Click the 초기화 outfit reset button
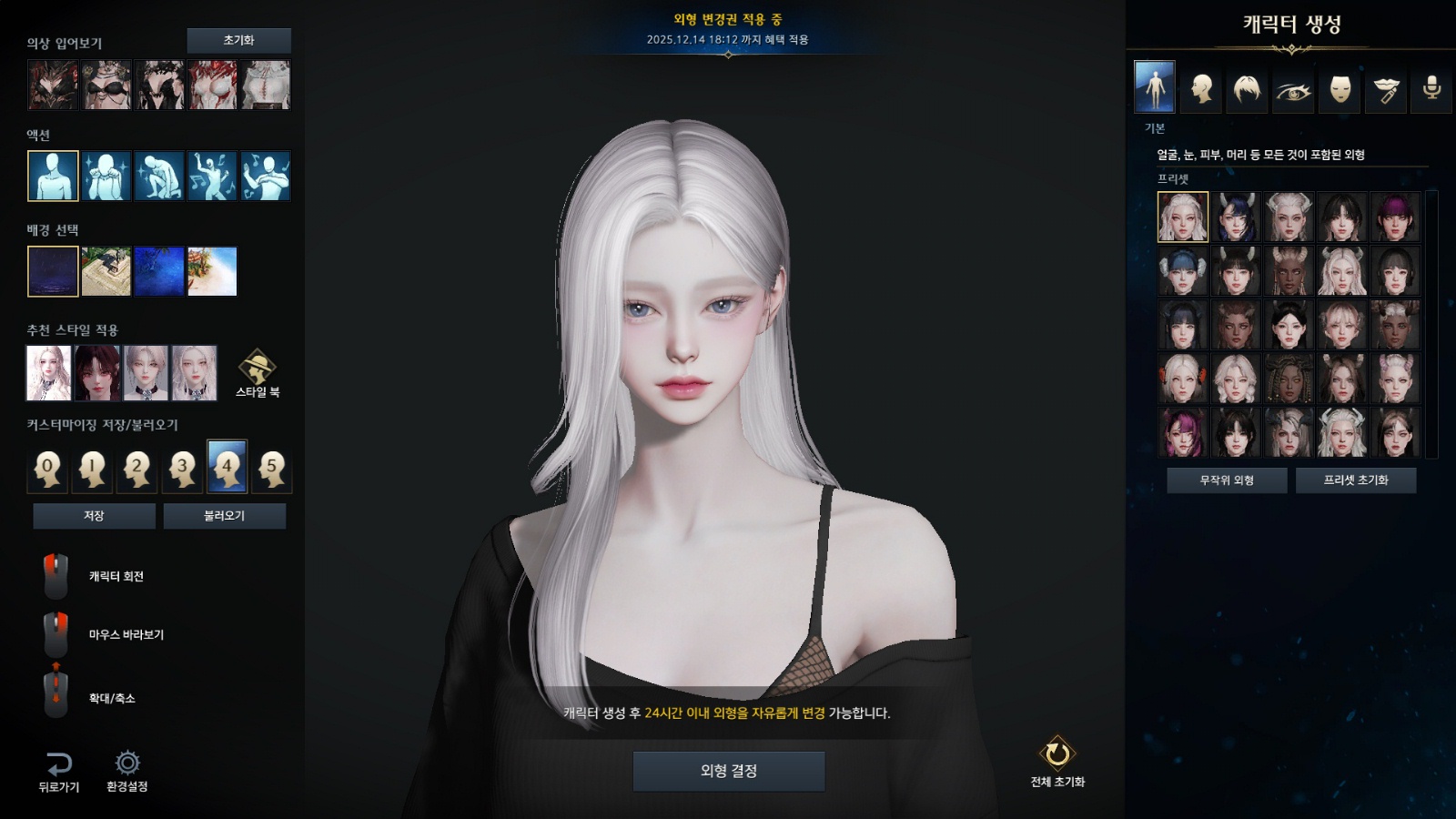The image size is (1456, 819). tap(238, 40)
